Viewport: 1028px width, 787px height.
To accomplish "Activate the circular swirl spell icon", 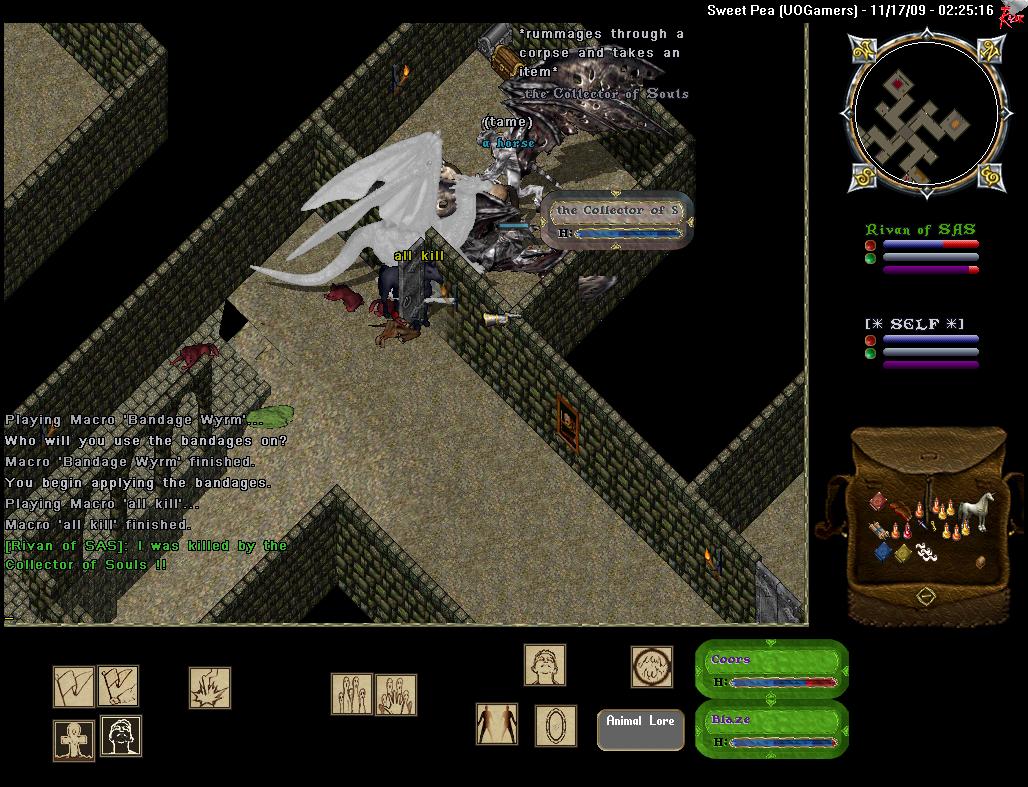I will pyautogui.click(x=651, y=667).
